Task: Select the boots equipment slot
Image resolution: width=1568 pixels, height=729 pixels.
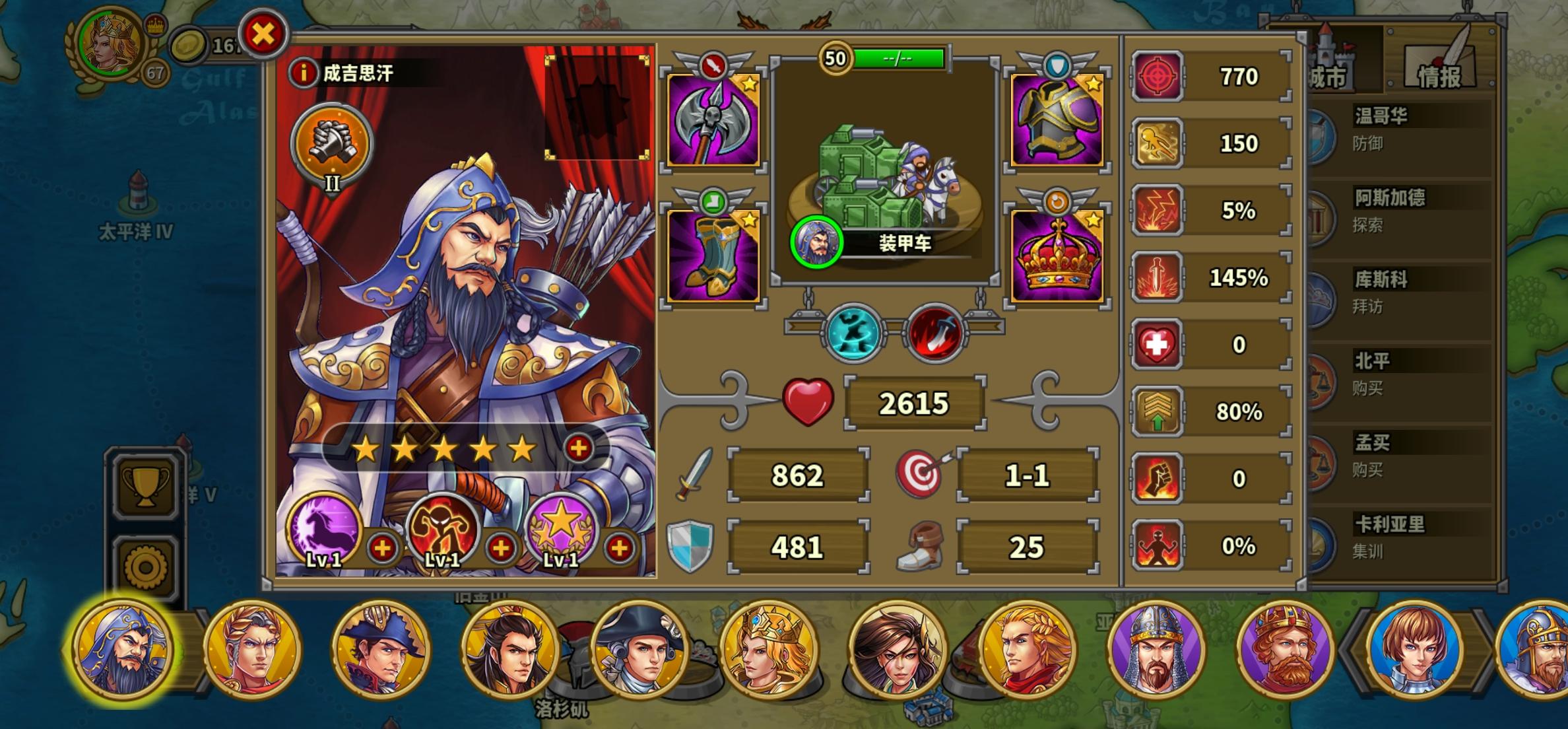Action: point(713,258)
